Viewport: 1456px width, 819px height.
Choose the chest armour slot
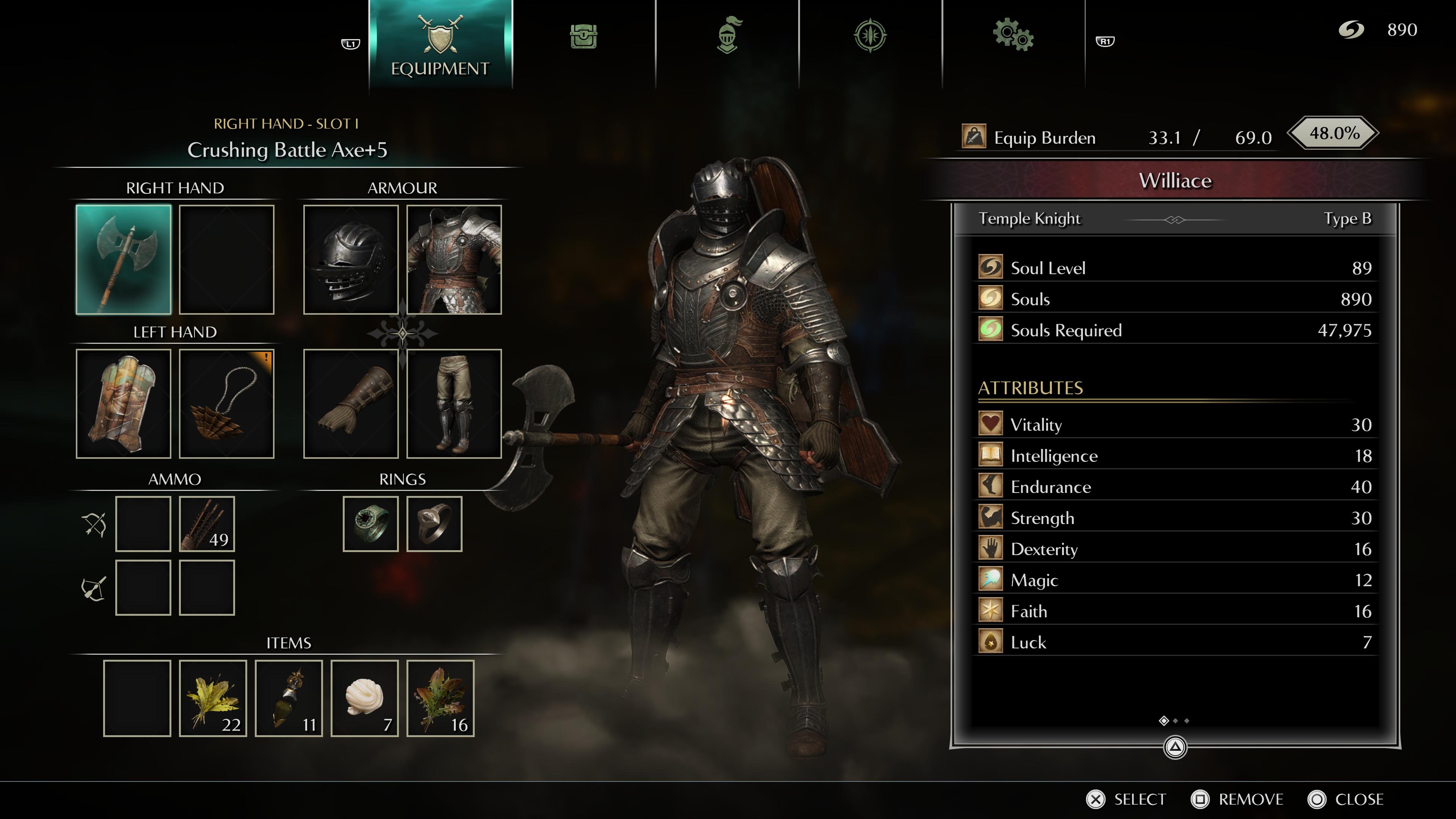point(454,259)
